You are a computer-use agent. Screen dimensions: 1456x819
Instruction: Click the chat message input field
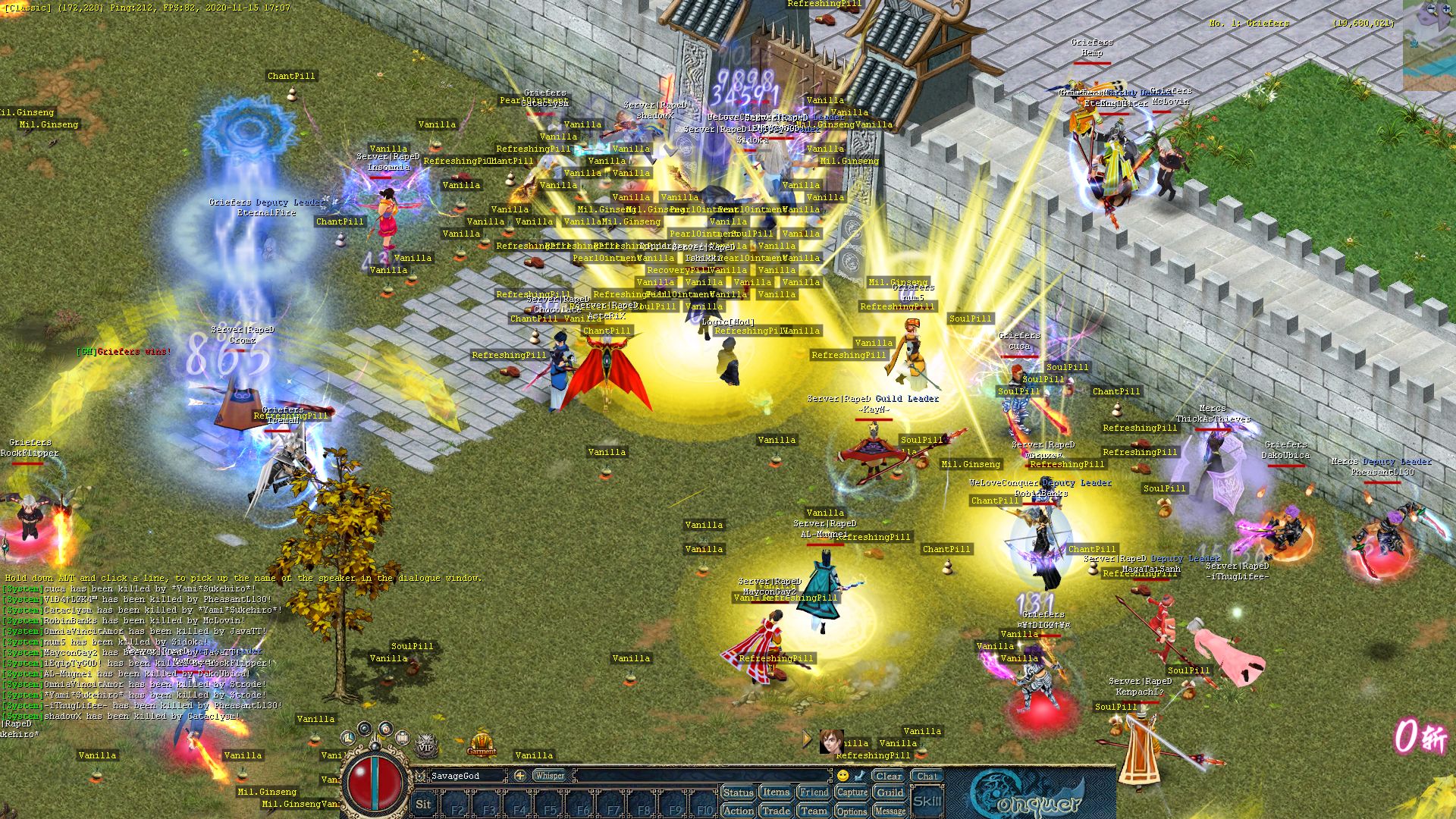[701, 776]
